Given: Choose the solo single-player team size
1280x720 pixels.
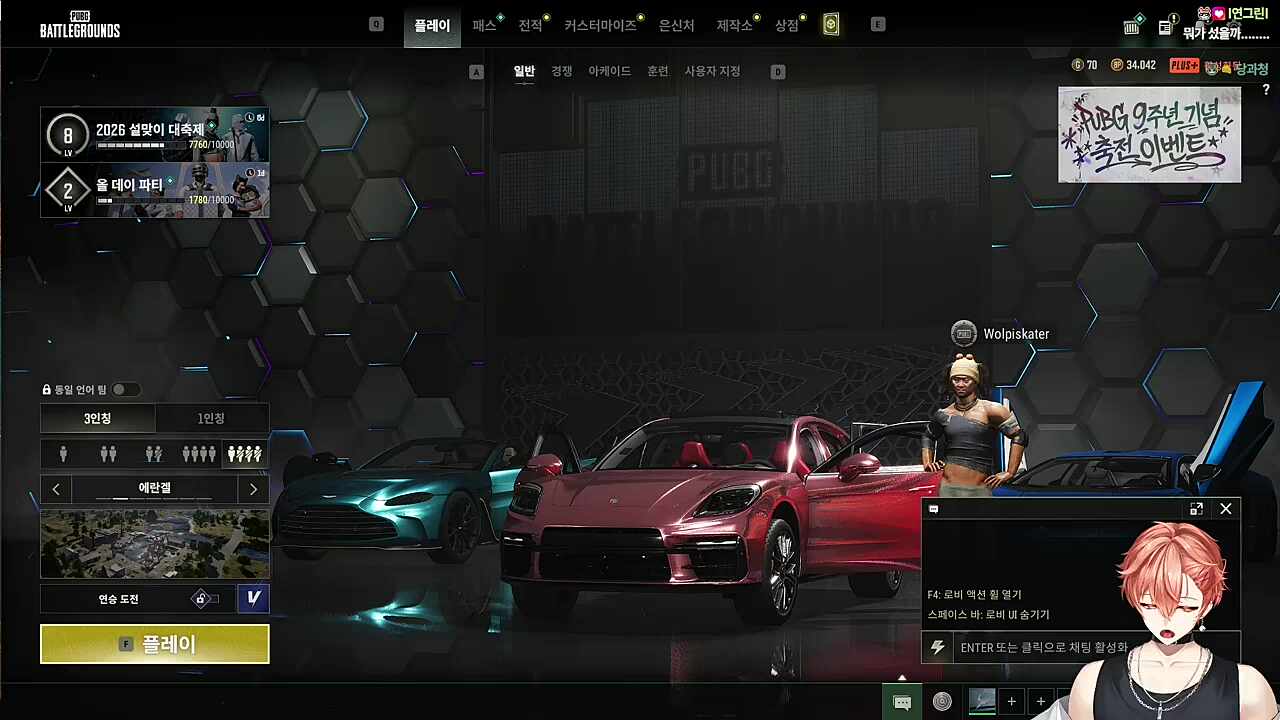Looking at the screenshot, I should pos(64,454).
